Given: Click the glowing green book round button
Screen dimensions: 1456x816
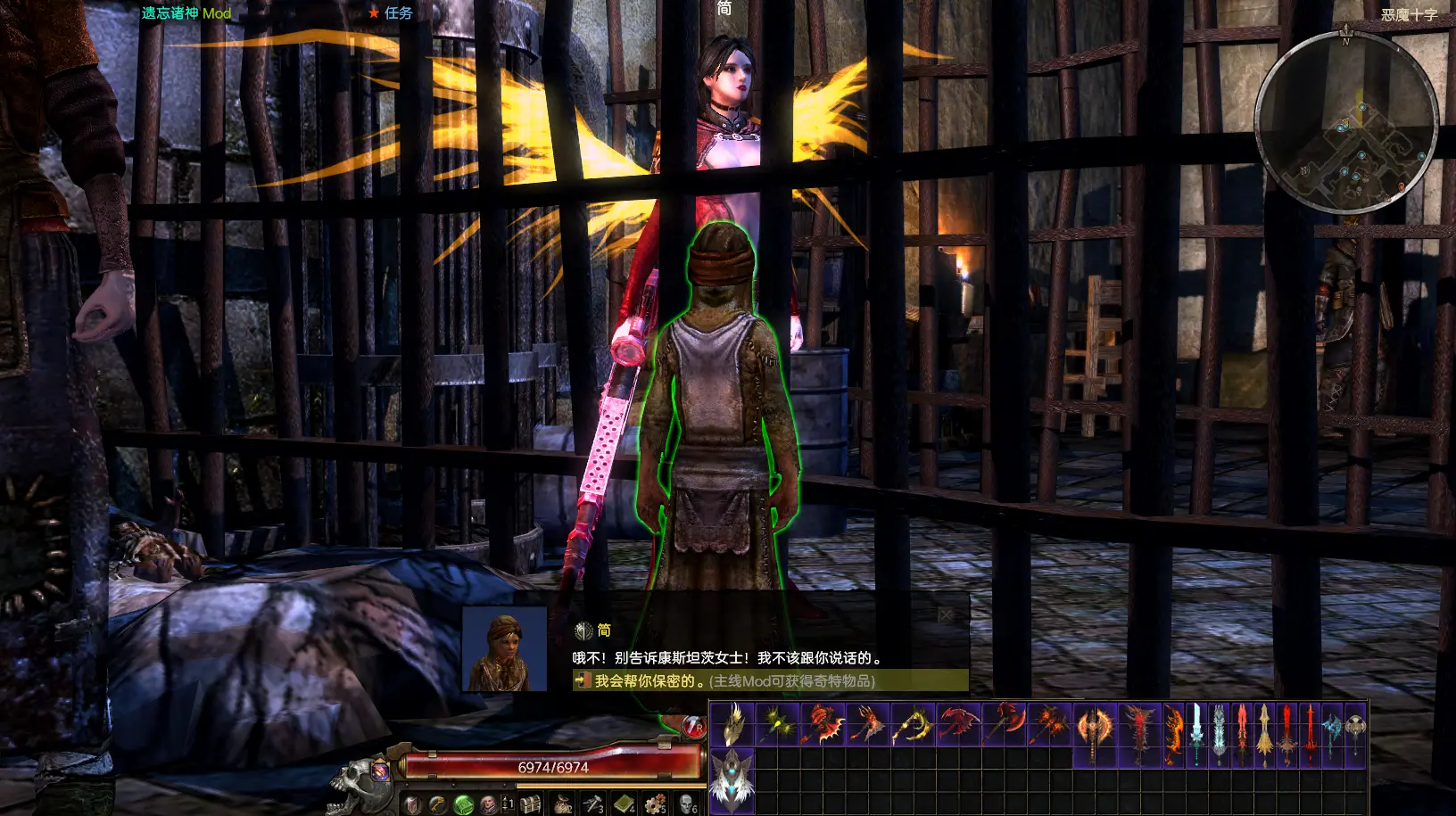Looking at the screenshot, I should tap(463, 804).
